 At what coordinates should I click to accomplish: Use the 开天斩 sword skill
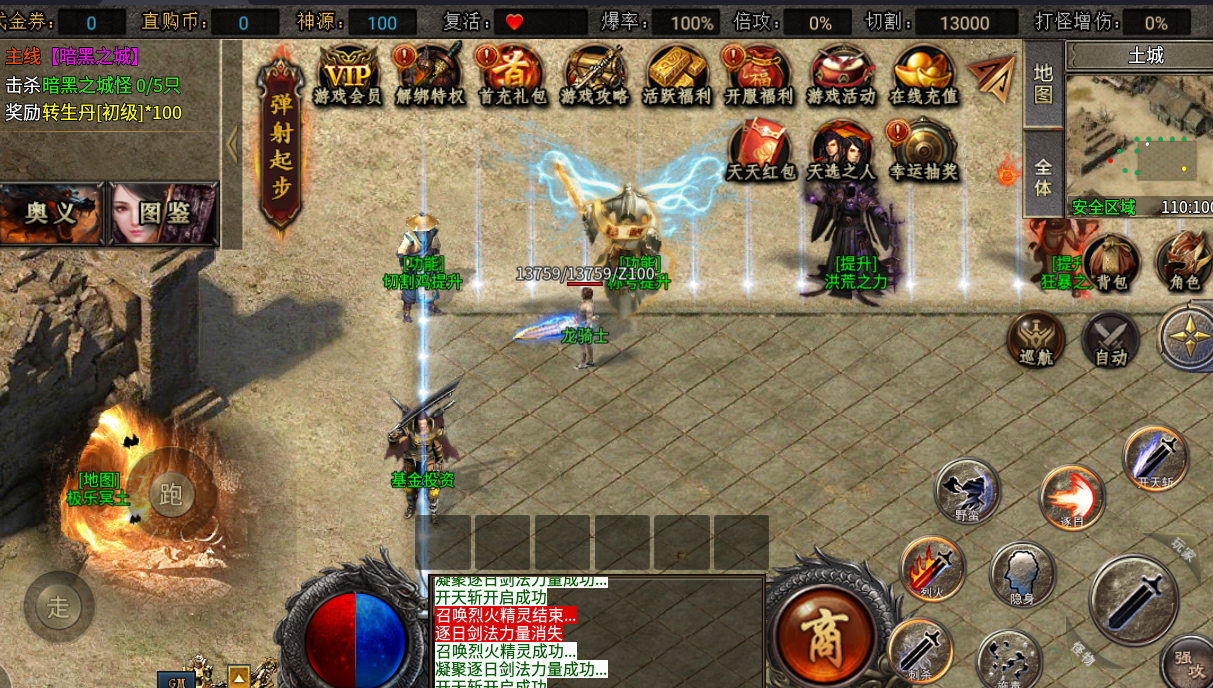pyautogui.click(x=1156, y=459)
